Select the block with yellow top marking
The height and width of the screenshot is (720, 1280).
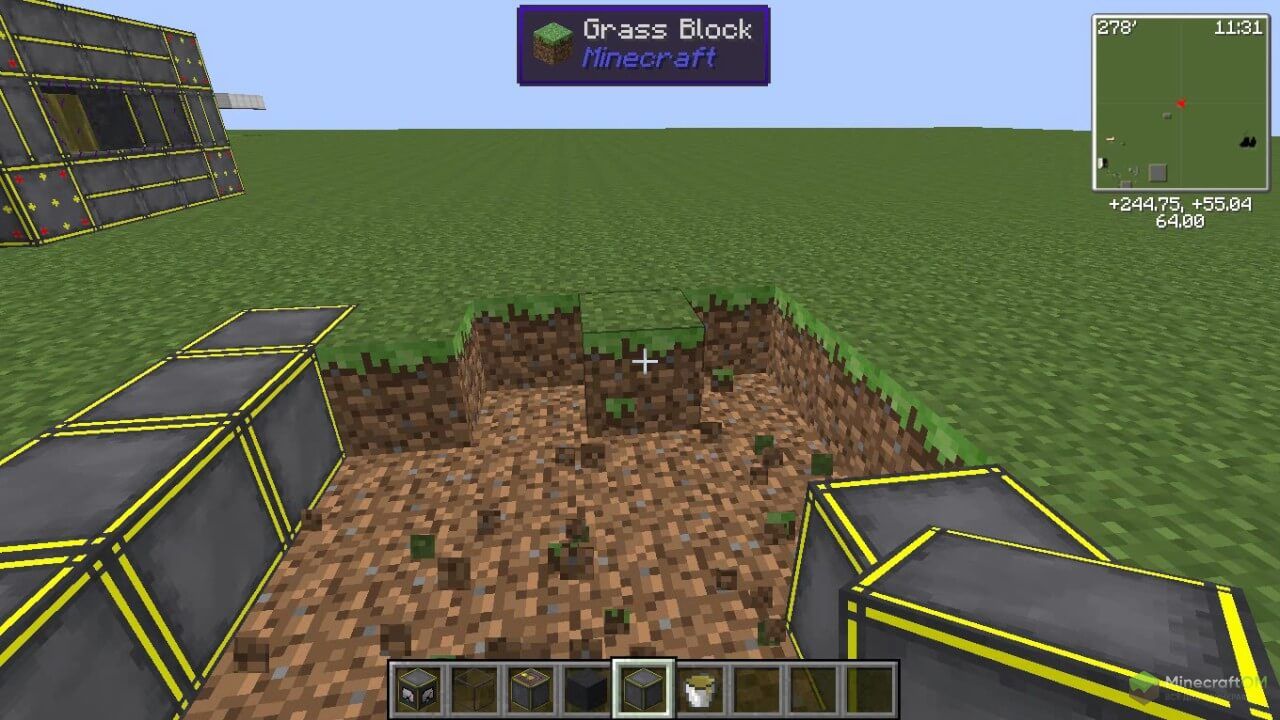pyautogui.click(x=529, y=689)
